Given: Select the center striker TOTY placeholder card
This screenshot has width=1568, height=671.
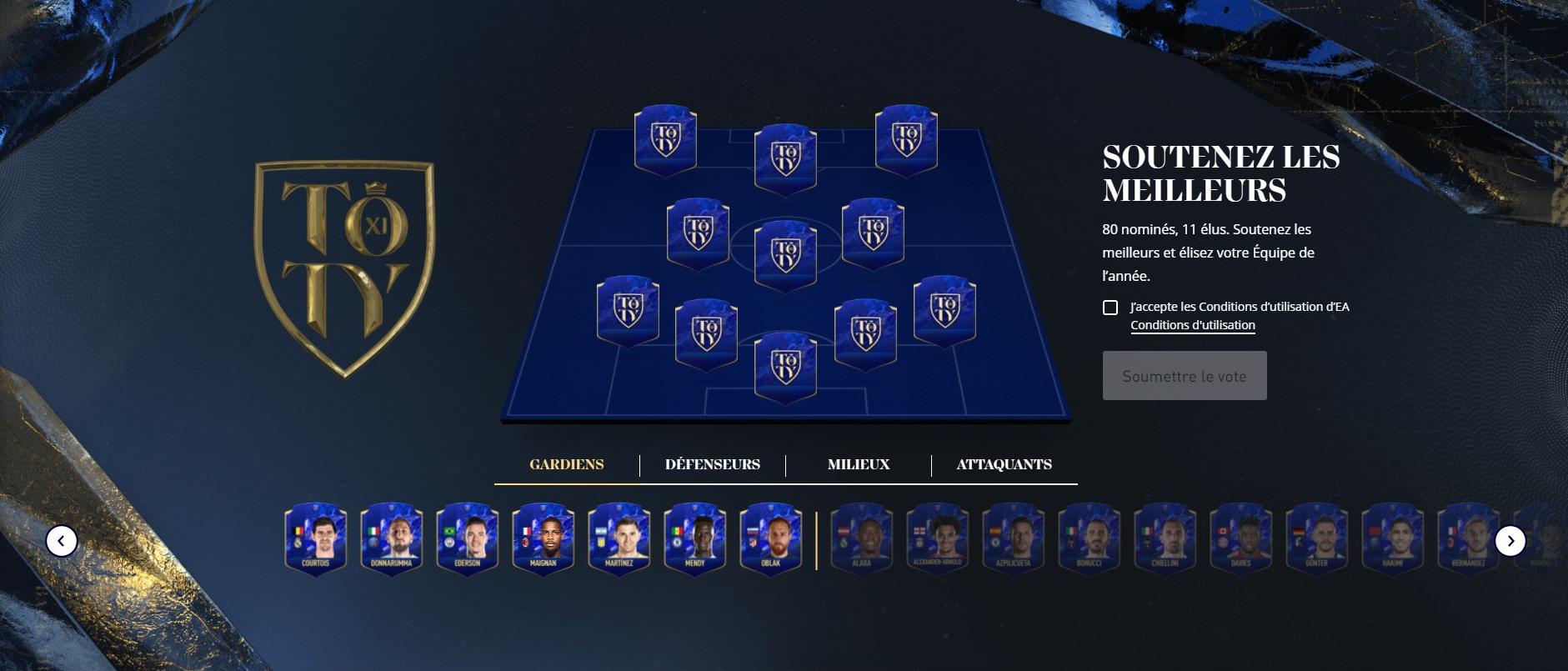Looking at the screenshot, I should point(784,155).
